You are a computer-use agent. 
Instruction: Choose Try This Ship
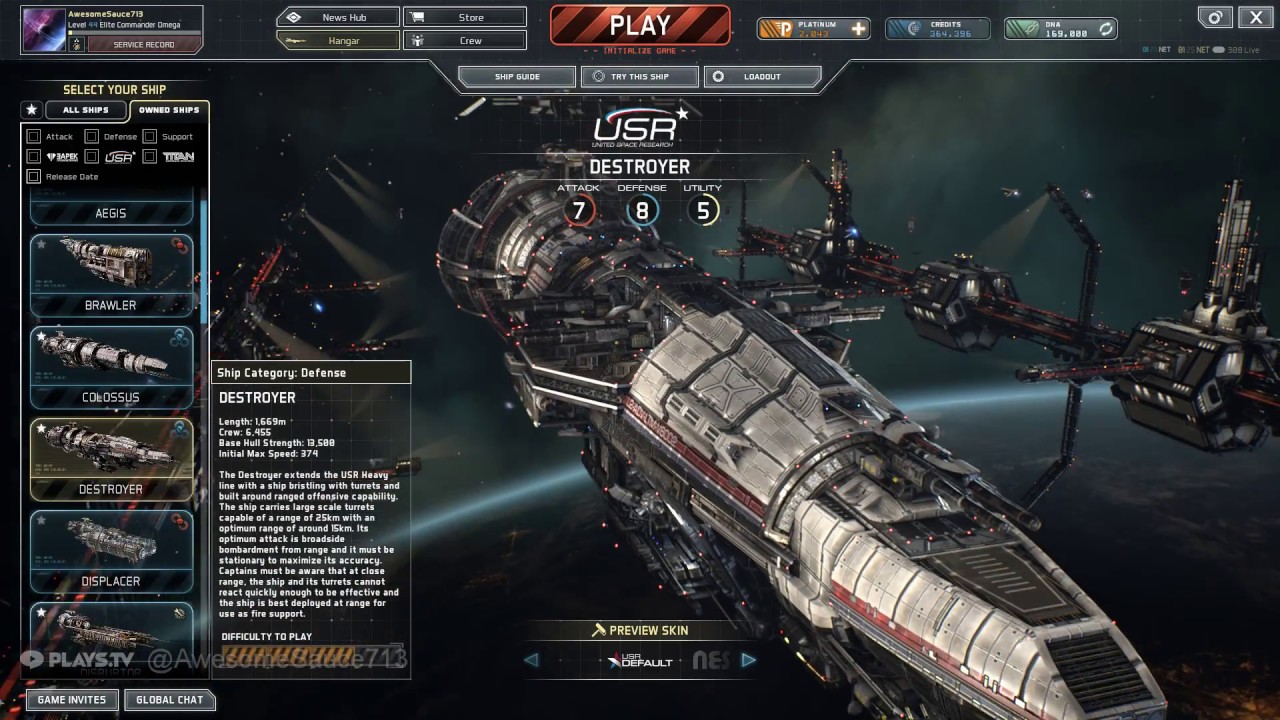click(x=639, y=77)
